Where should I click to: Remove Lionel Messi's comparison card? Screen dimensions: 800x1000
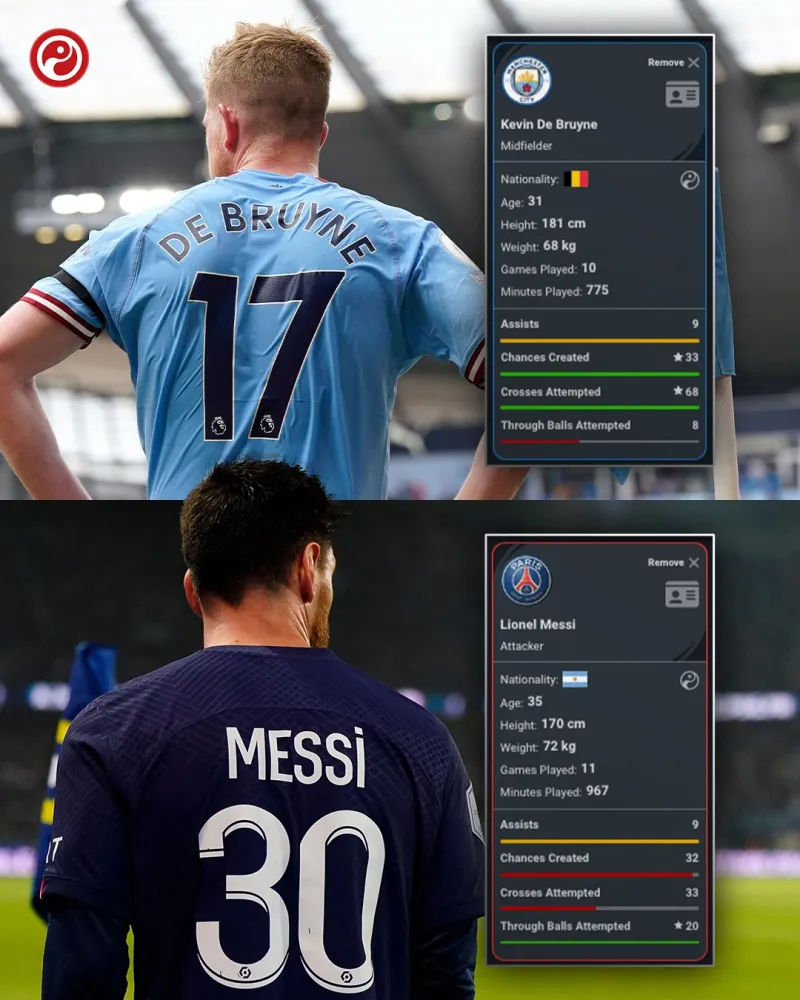tap(673, 562)
